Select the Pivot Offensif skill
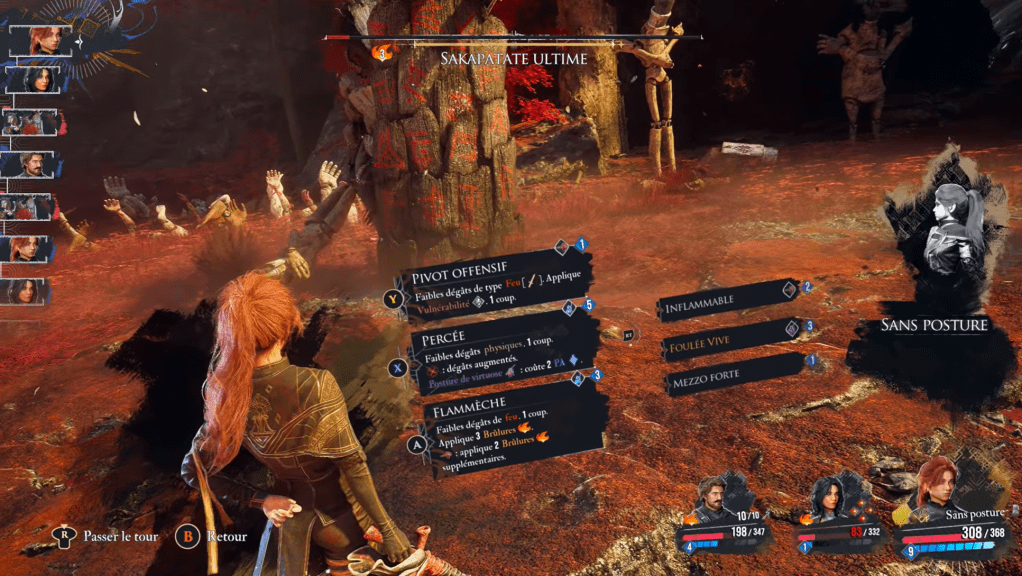 490,285
